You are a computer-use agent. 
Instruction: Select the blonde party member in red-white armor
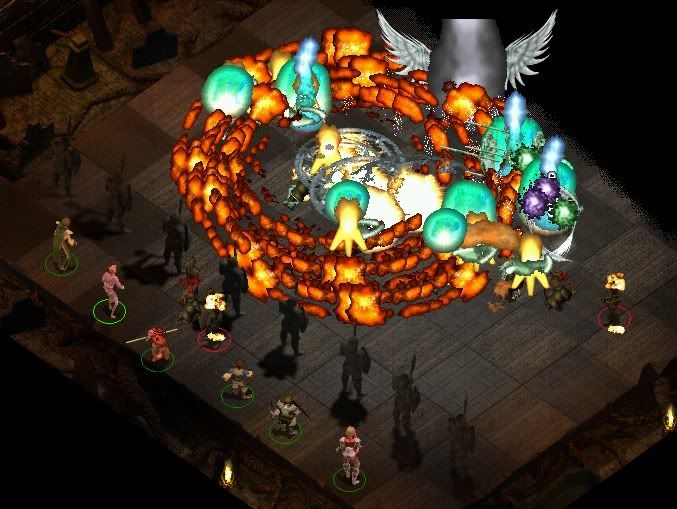click(349, 453)
